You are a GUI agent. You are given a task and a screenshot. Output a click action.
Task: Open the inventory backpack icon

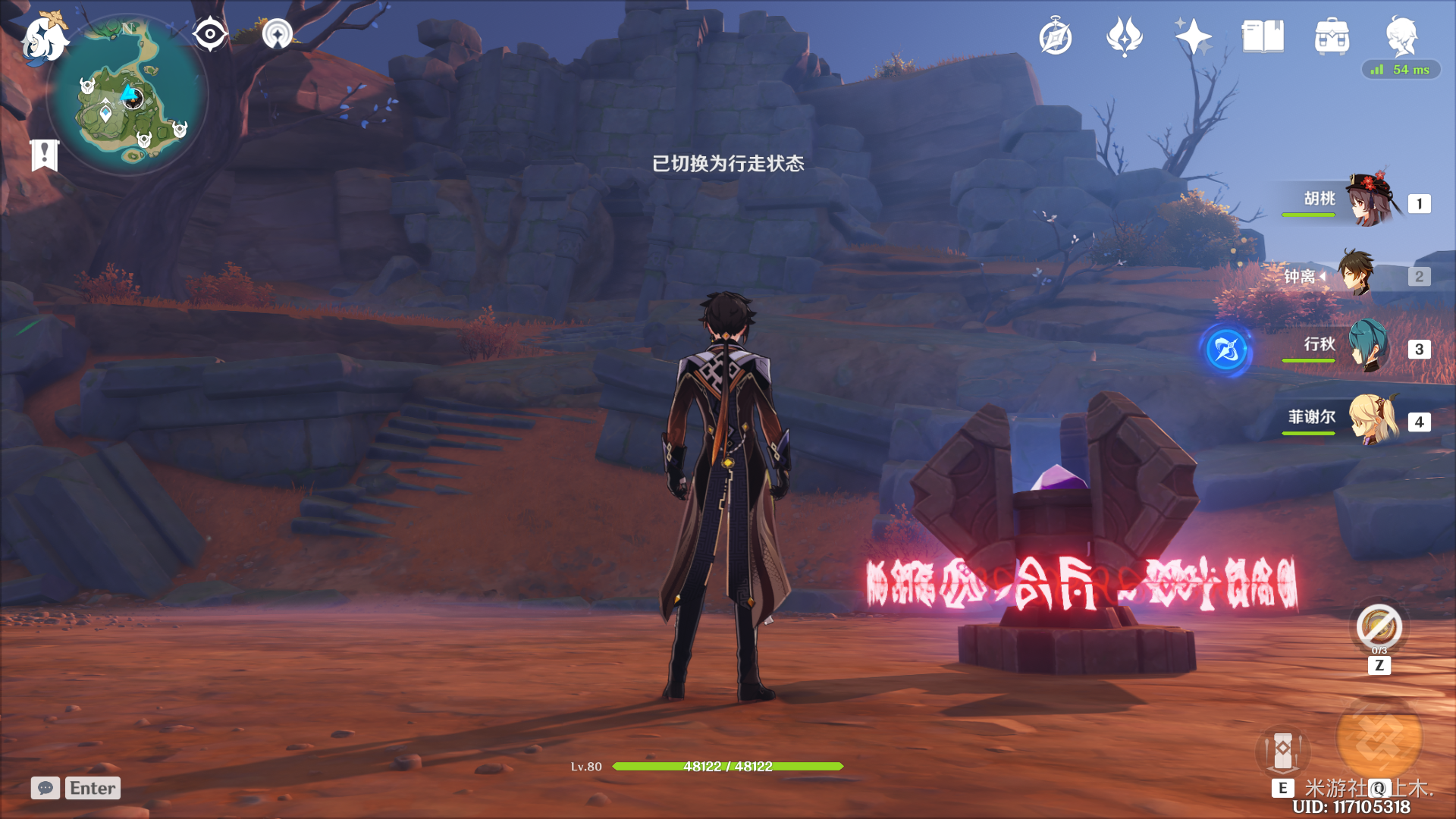(1332, 36)
